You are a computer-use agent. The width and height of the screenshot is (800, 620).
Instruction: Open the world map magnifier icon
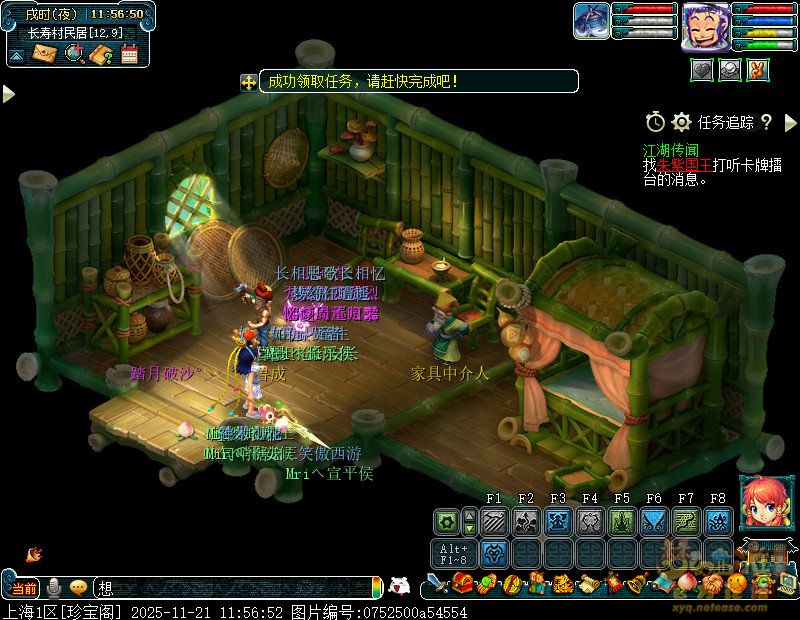point(73,54)
